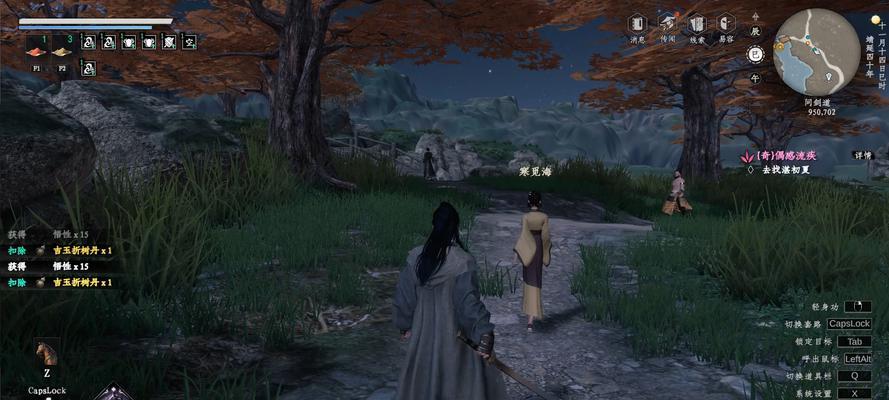Select the tan item in the F2 slot
The width and height of the screenshot is (889, 400).
coord(62,51)
